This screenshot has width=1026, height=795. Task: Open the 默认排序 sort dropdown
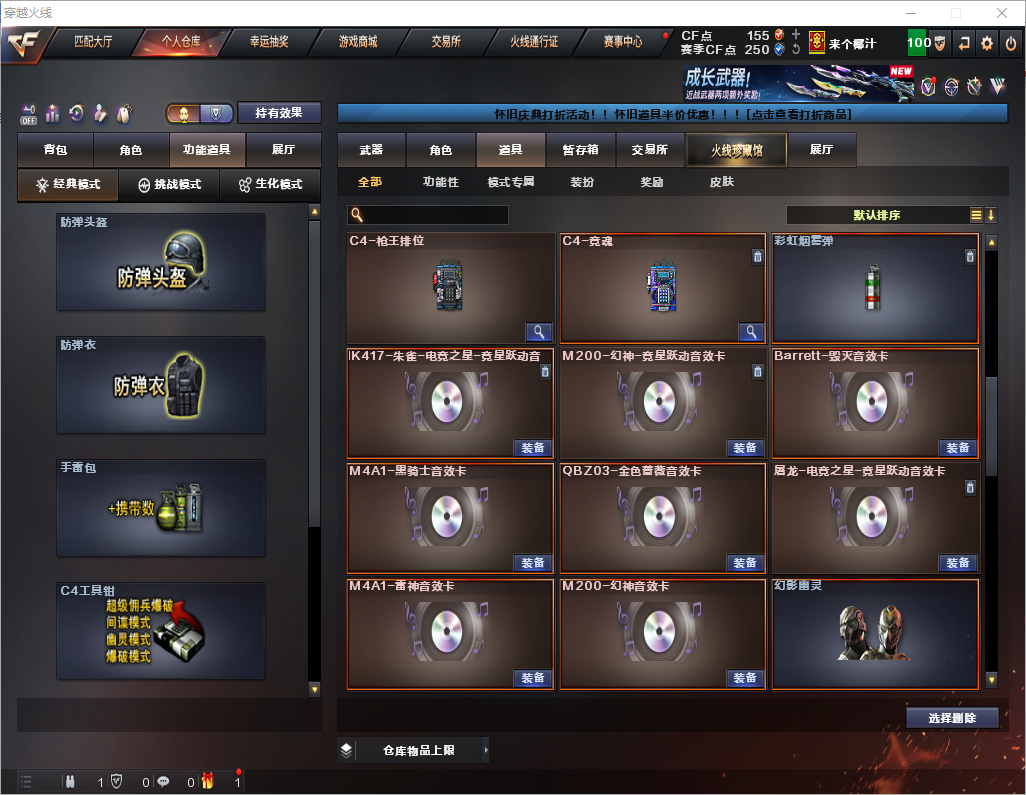[x=877, y=215]
